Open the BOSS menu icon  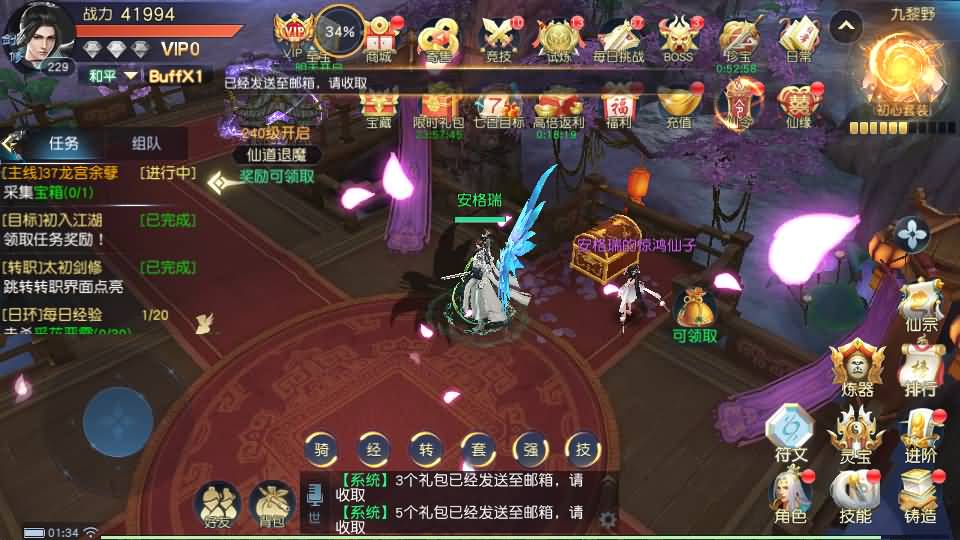(x=678, y=39)
